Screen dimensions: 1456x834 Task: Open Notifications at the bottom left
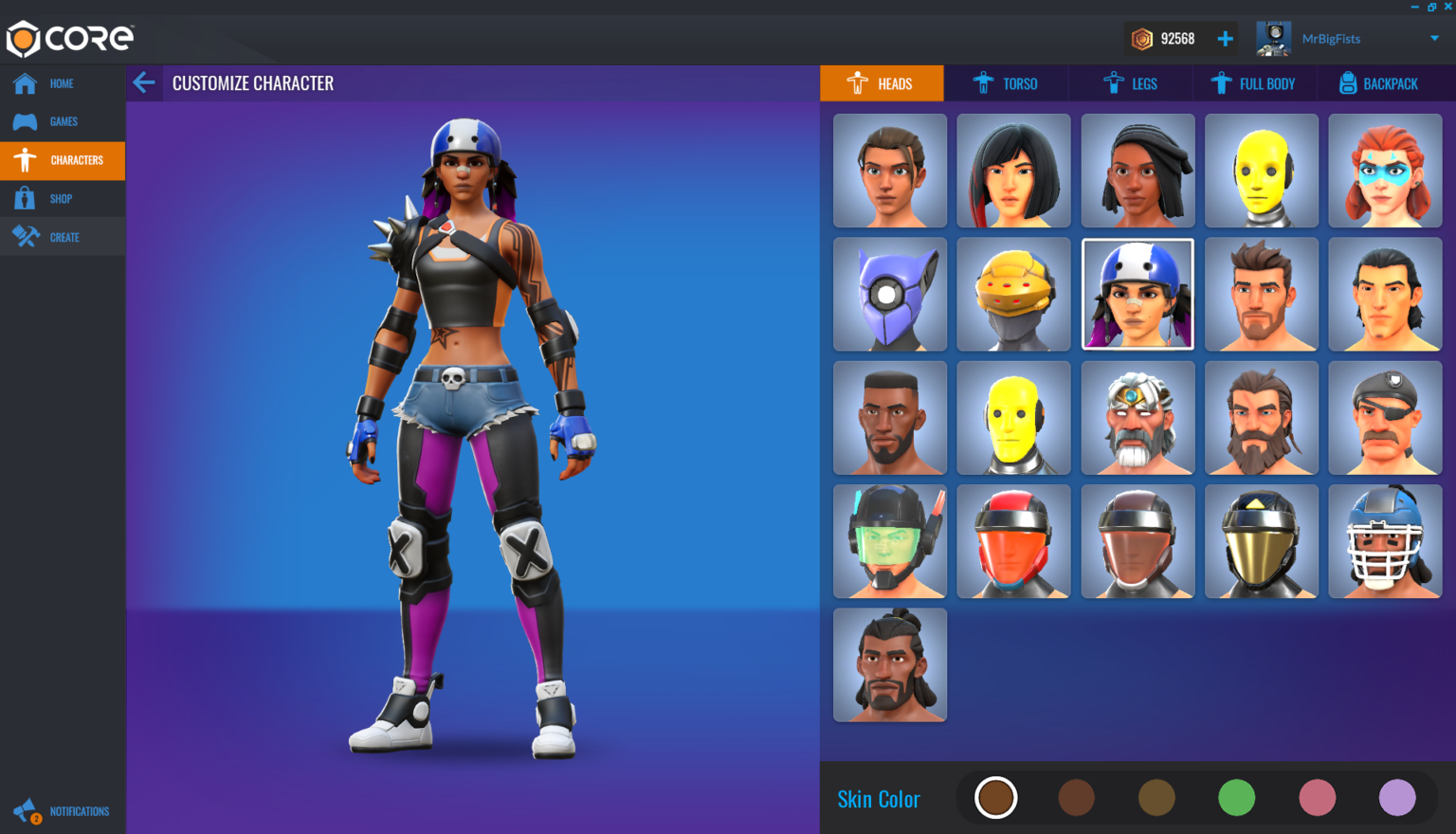coord(27,810)
